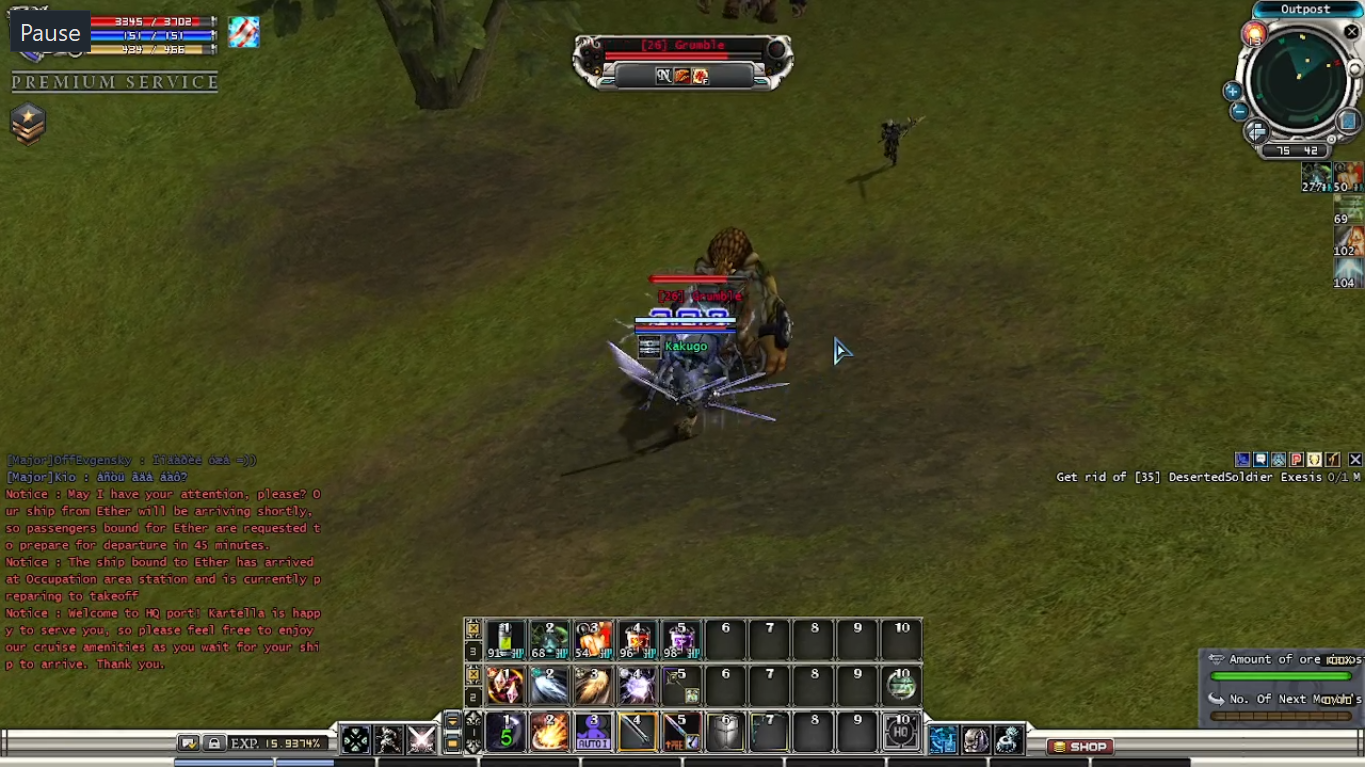Viewport: 1365px width, 767px height.
Task: Open the gold star rank badge
Action: pyautogui.click(x=28, y=124)
